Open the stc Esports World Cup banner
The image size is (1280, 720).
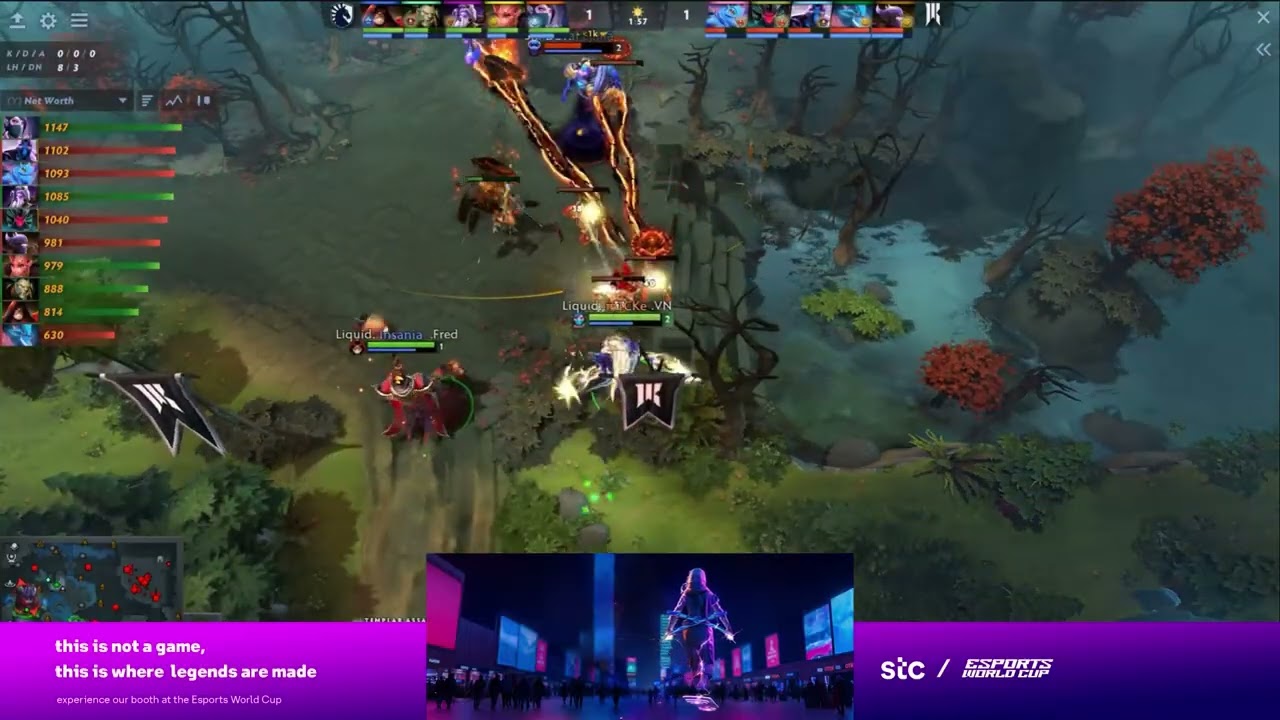[965, 669]
